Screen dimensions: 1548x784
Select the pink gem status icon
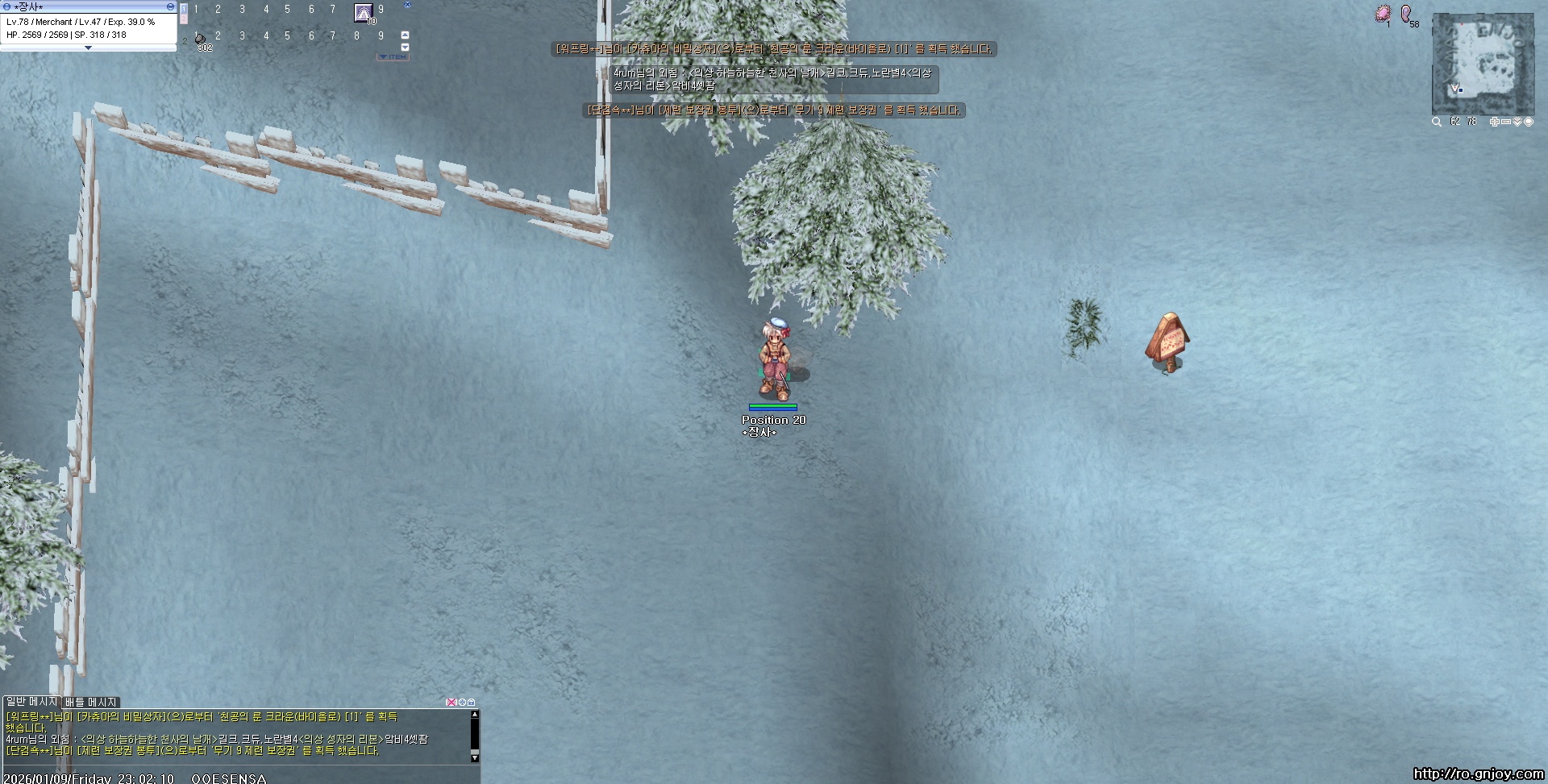coord(1384,14)
